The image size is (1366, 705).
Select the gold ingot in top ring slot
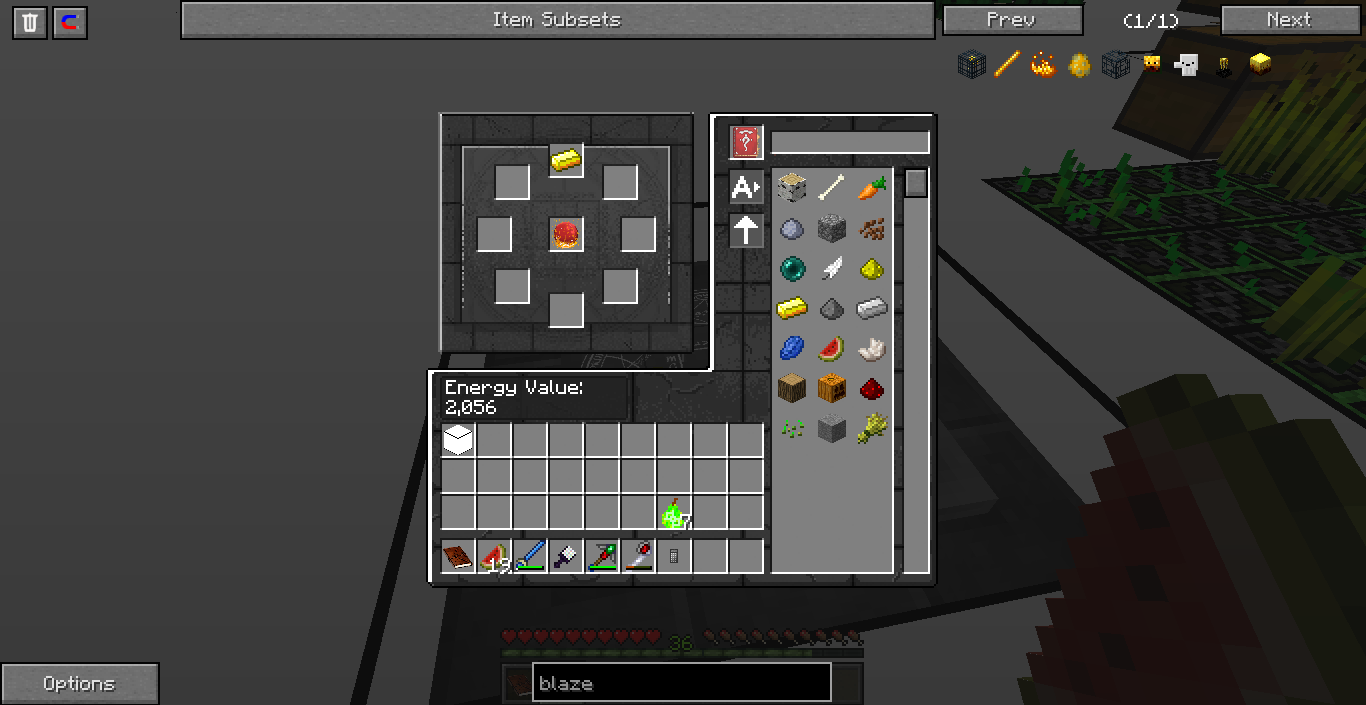566,160
